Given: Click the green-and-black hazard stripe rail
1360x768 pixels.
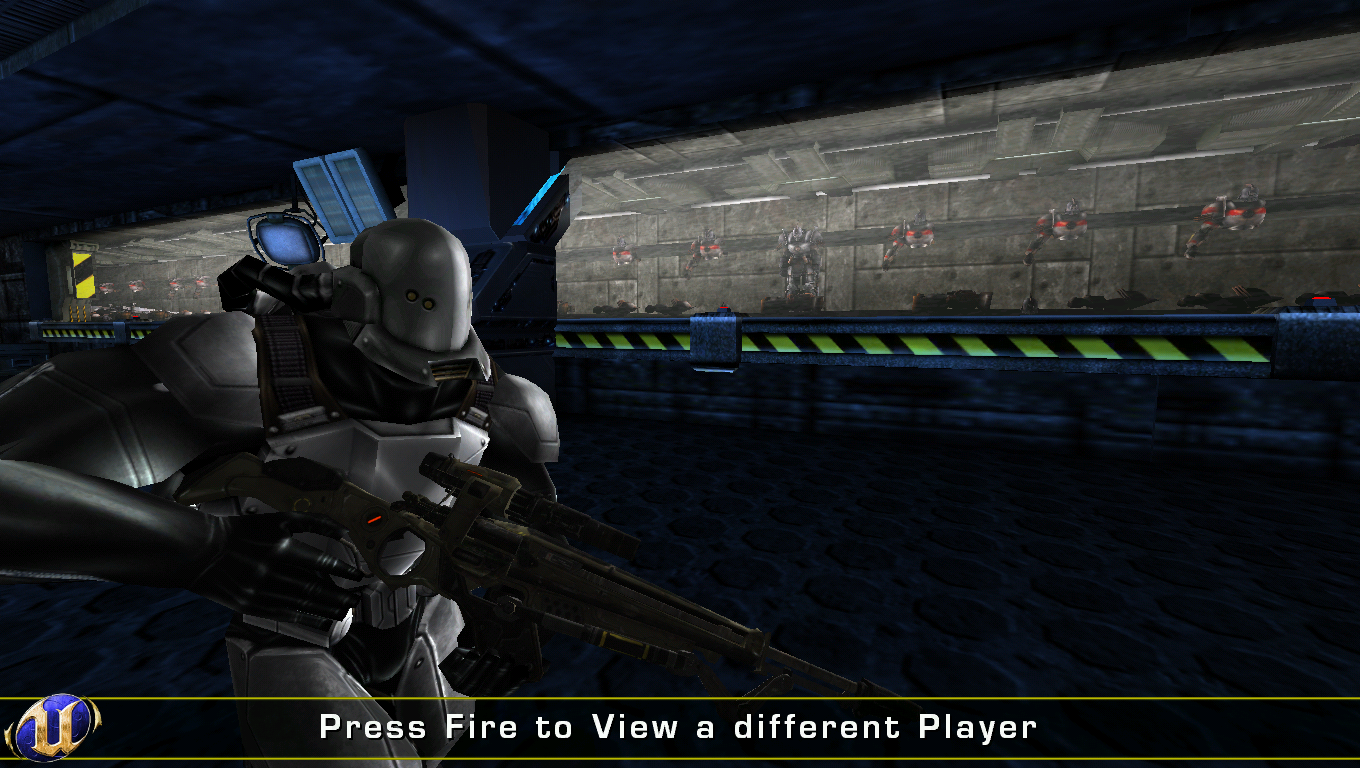Looking at the screenshot, I should point(950,340).
